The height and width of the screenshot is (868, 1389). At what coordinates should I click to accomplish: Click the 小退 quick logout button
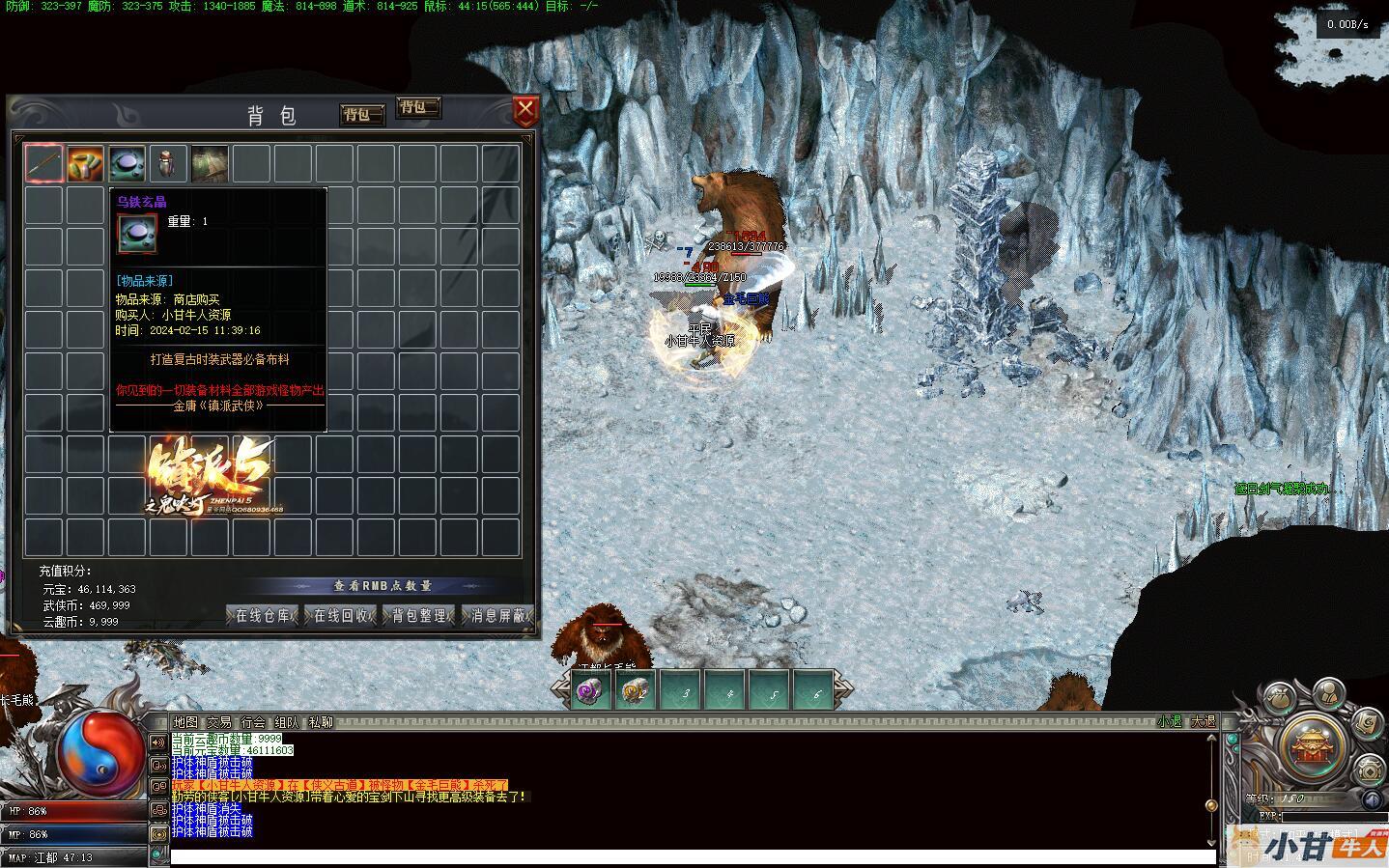pos(1170,721)
